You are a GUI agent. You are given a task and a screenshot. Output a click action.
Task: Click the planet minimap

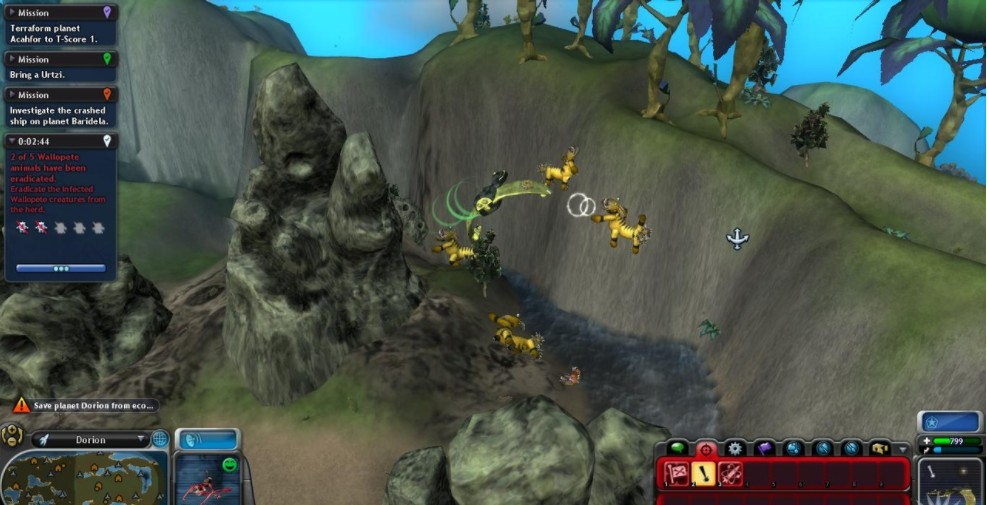point(84,476)
